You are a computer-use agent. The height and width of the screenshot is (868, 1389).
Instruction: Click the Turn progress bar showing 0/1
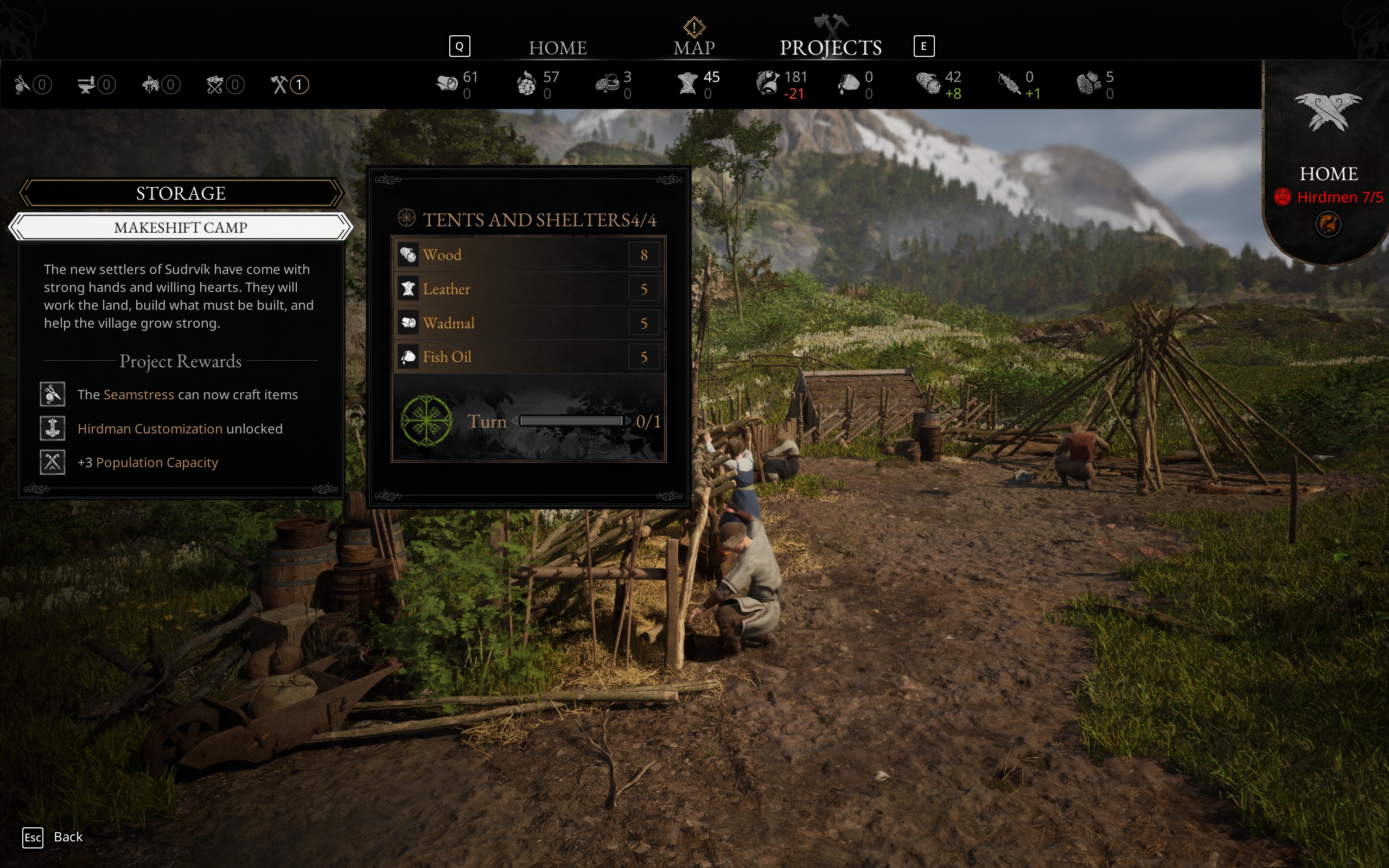571,420
